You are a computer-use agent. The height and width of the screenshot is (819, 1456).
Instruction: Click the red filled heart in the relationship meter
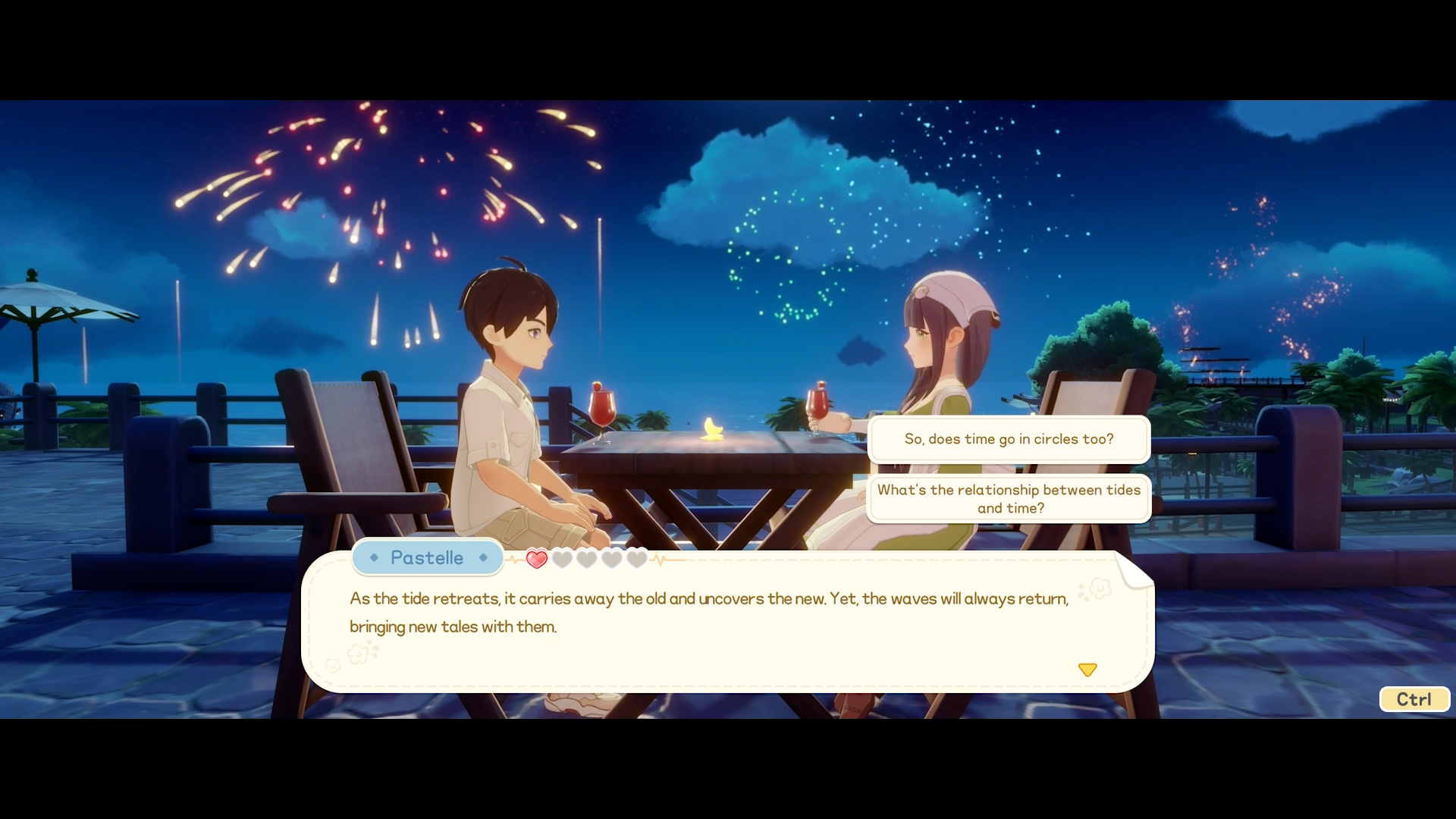coord(537,558)
